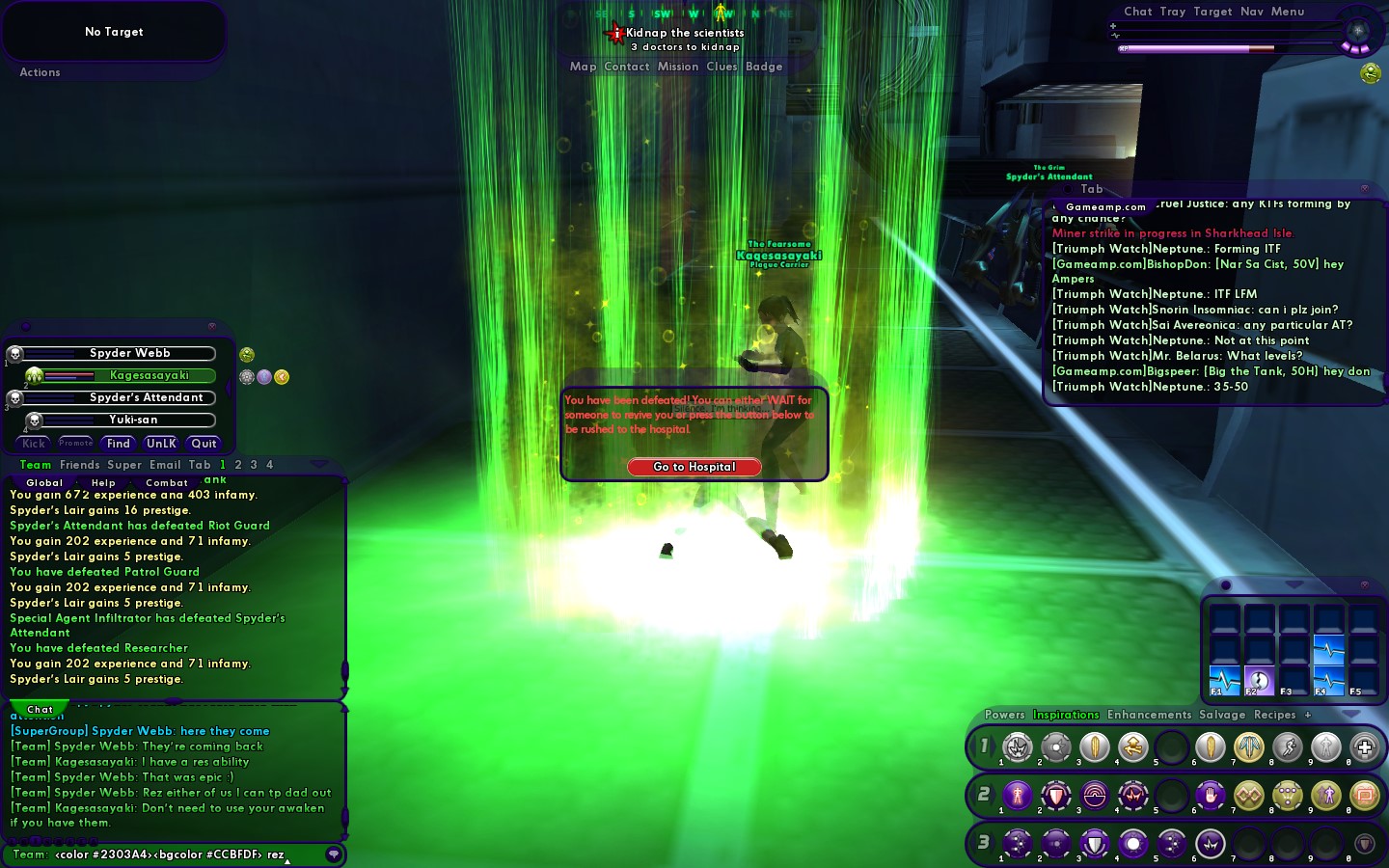Open the top-right Menu
This screenshot has width=1389, height=868.
1287,12
